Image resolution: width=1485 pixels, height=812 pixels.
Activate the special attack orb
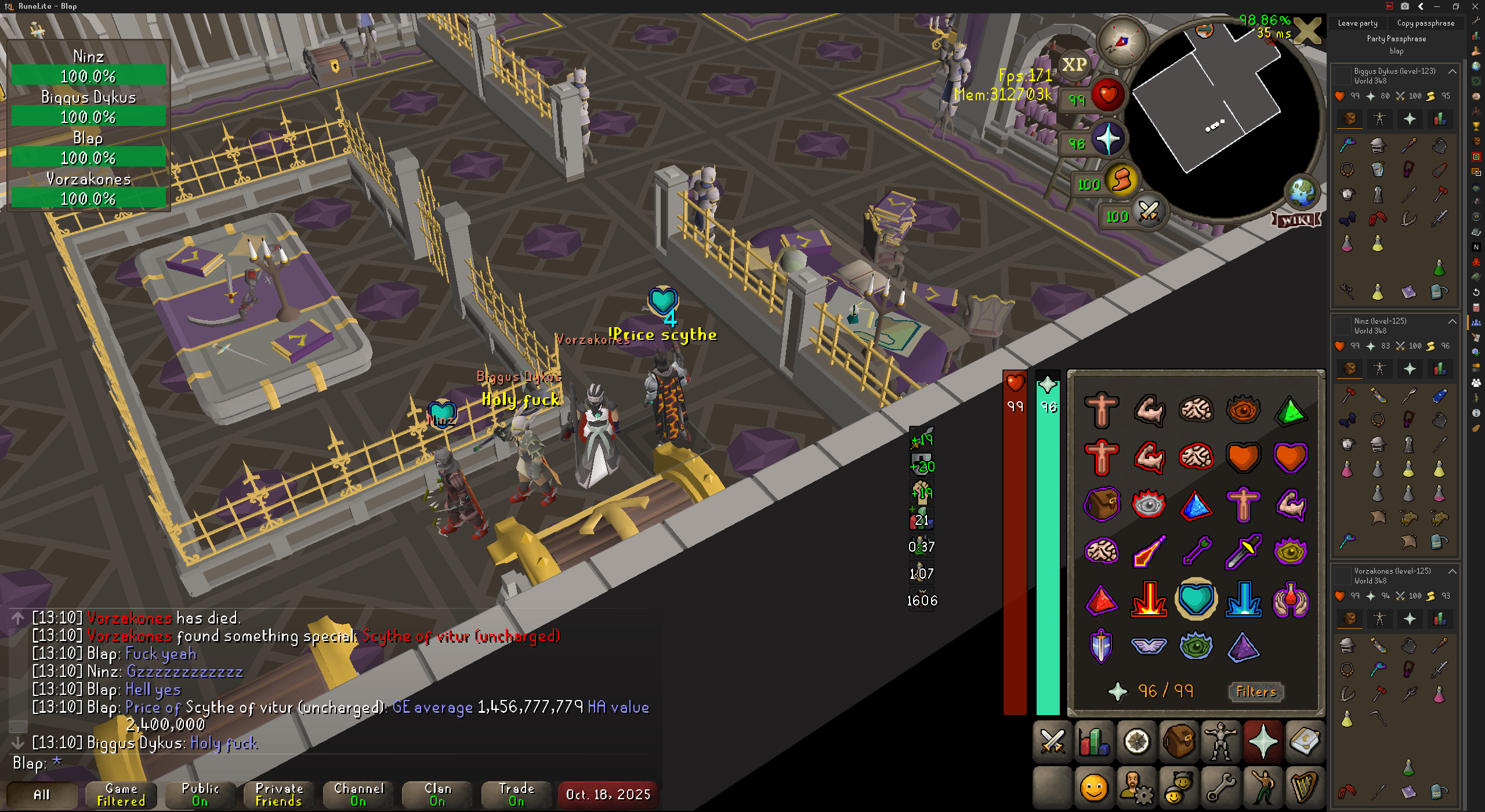[x=1149, y=212]
